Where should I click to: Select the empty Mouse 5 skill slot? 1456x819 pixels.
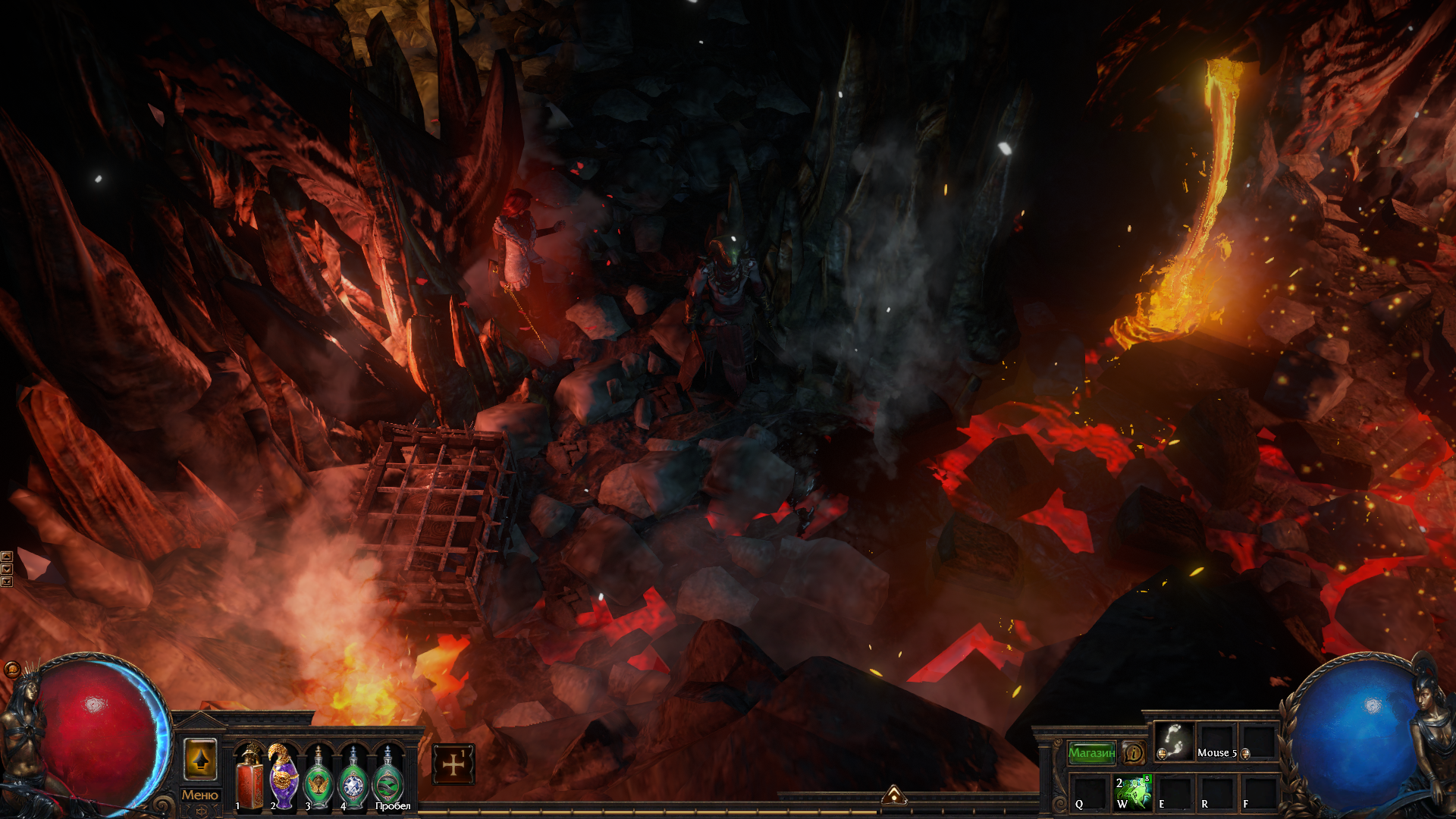click(1216, 741)
